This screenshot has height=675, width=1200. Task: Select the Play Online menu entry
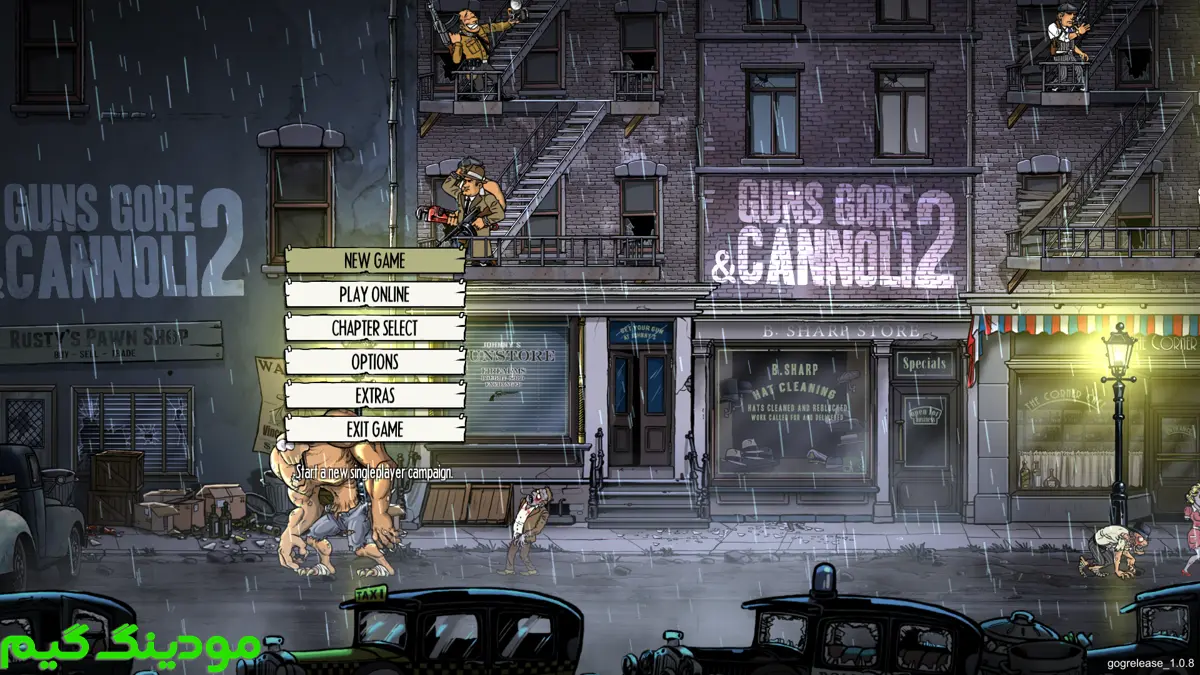pos(375,295)
